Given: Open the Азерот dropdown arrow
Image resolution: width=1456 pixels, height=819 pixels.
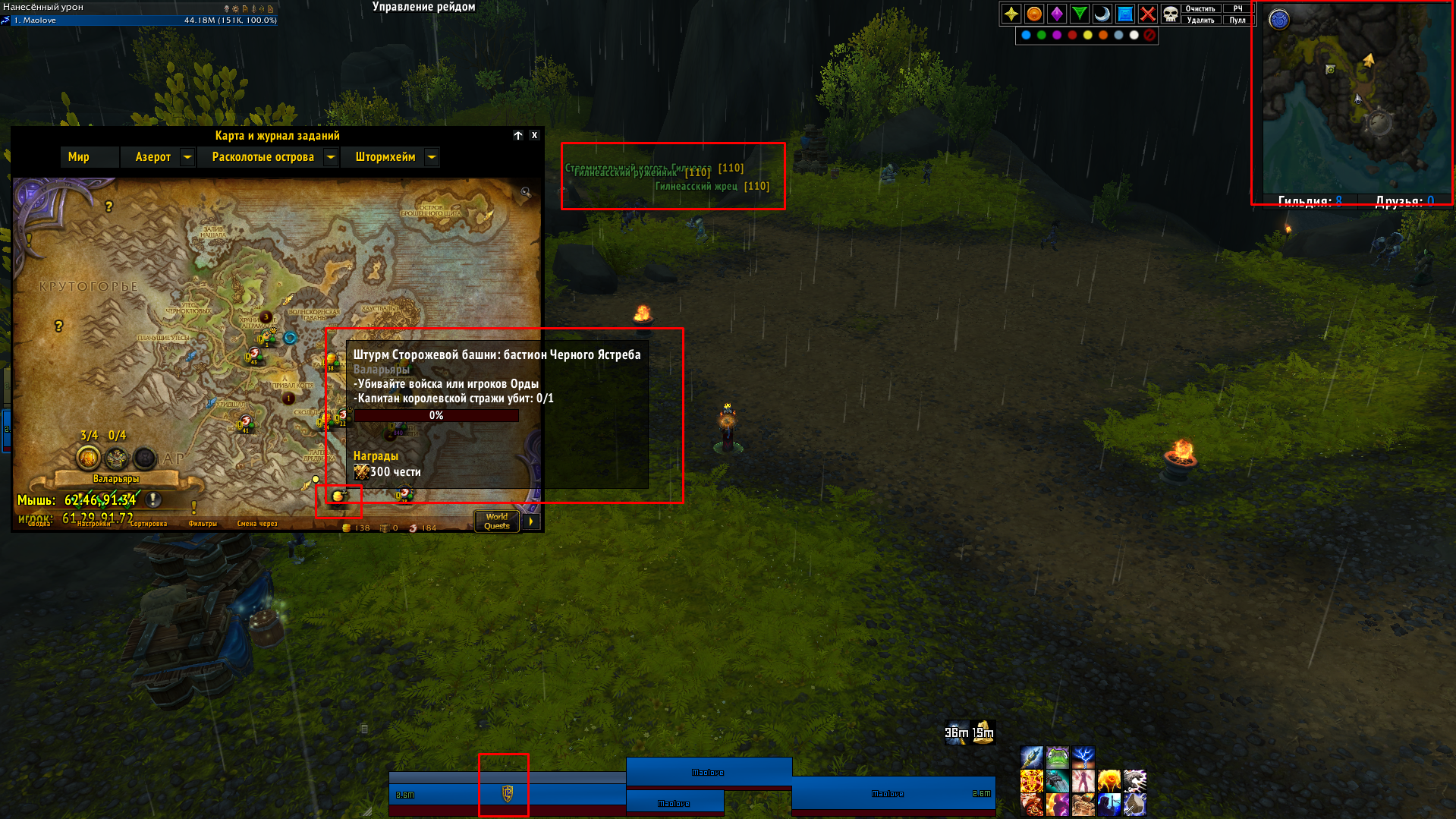Looking at the screenshot, I should [187, 157].
